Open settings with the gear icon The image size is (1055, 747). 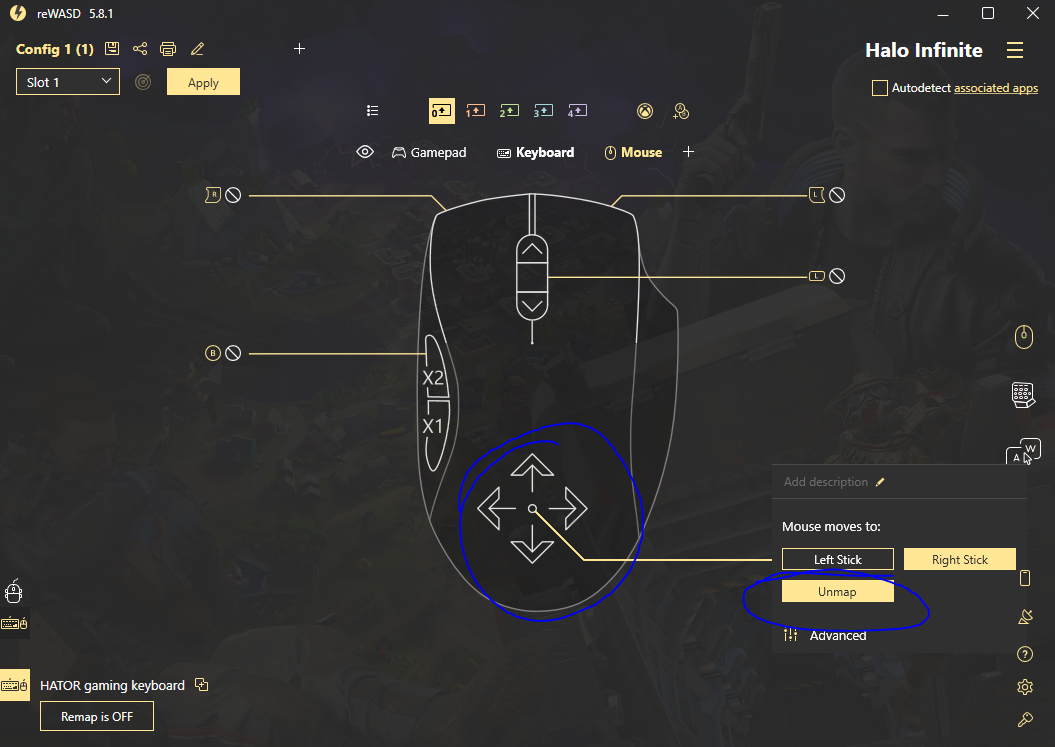coord(1024,687)
